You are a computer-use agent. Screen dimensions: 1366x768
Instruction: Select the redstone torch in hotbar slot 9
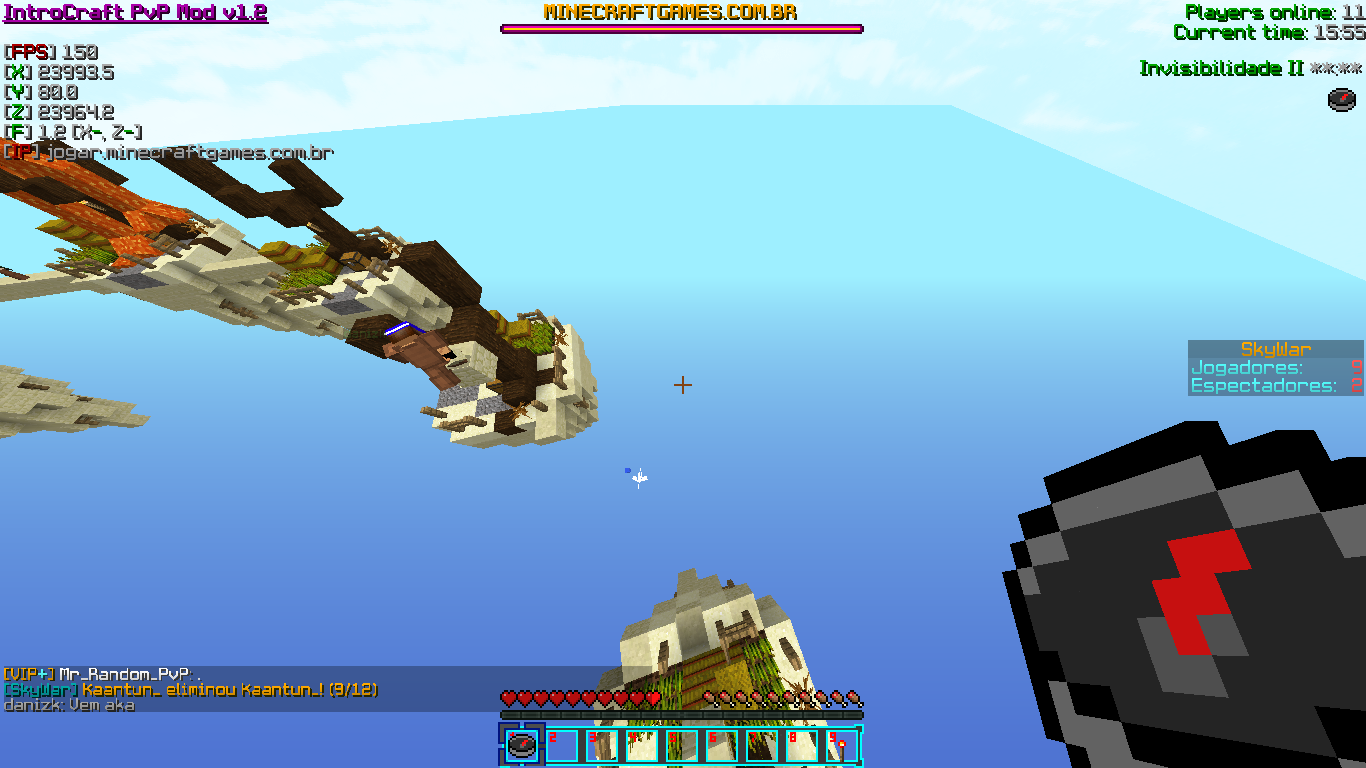click(840, 745)
